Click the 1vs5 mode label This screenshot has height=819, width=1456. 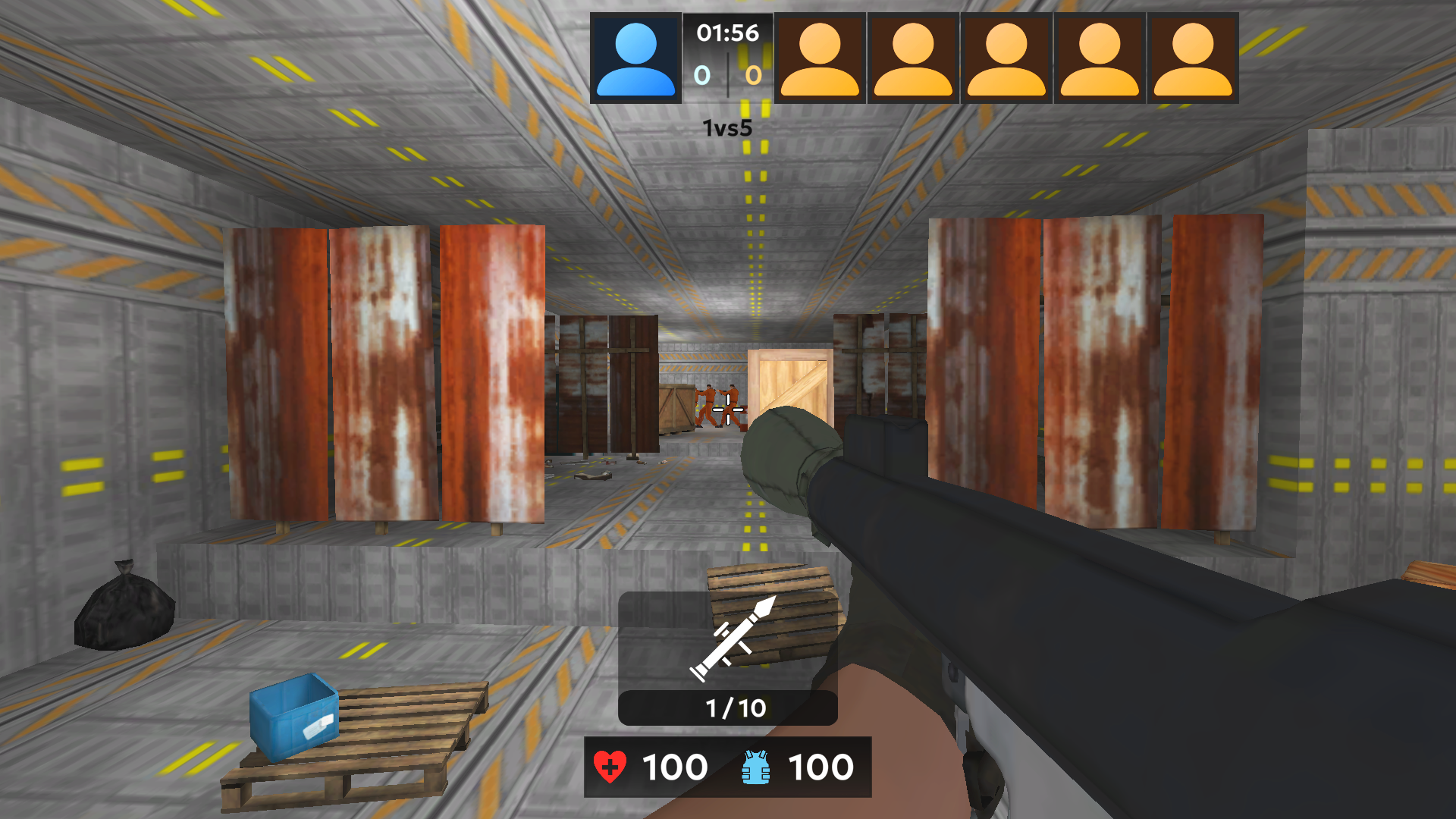(726, 128)
